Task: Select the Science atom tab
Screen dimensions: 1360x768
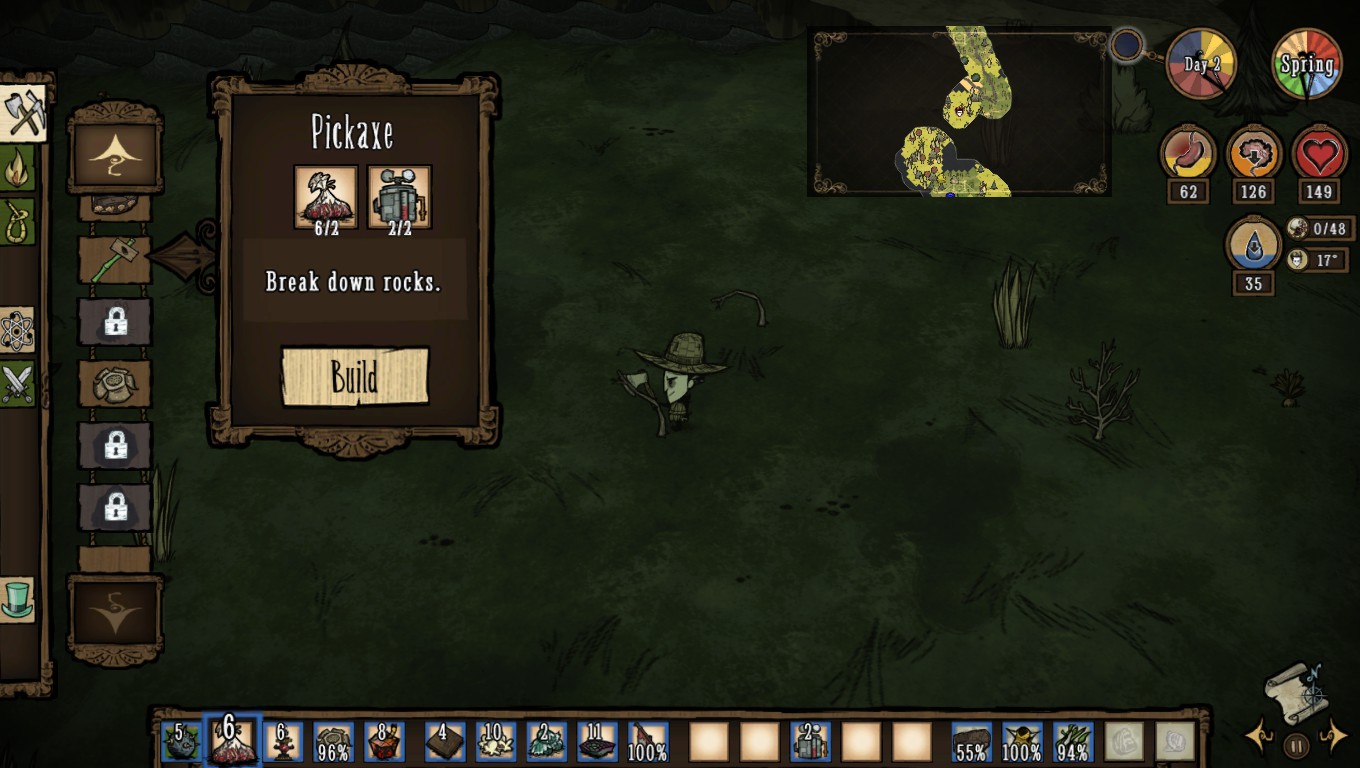Action: [17, 331]
